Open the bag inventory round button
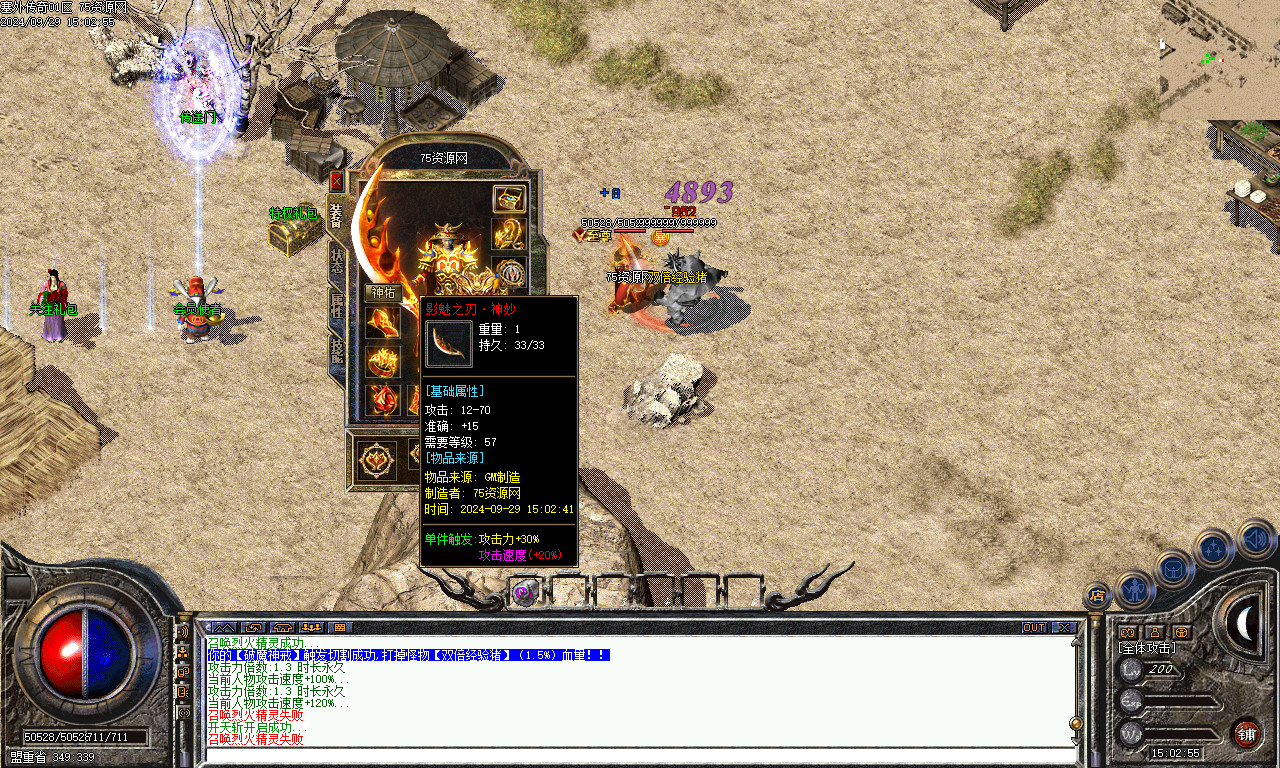 (1174, 568)
